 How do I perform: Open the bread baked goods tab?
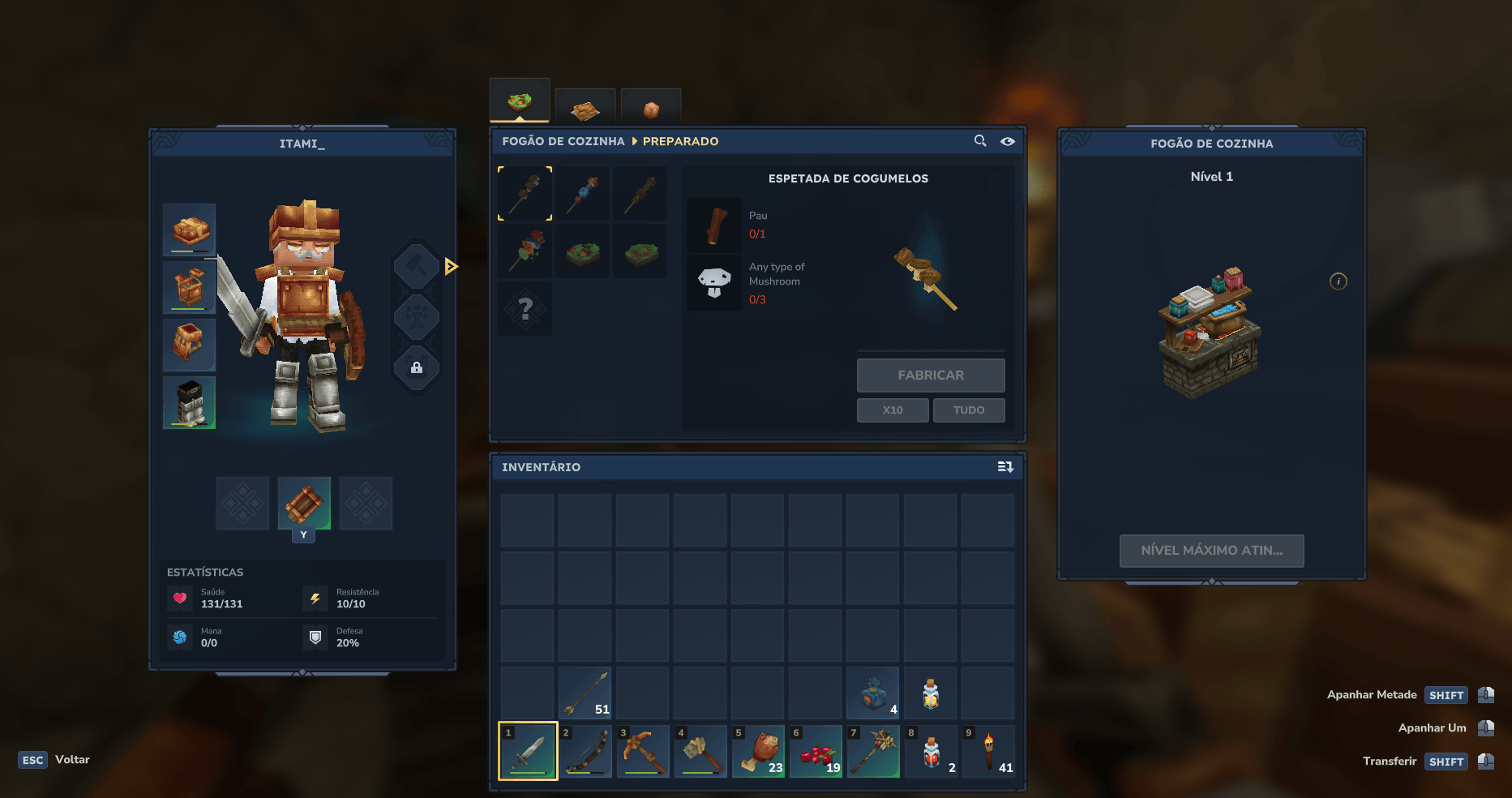(x=585, y=108)
